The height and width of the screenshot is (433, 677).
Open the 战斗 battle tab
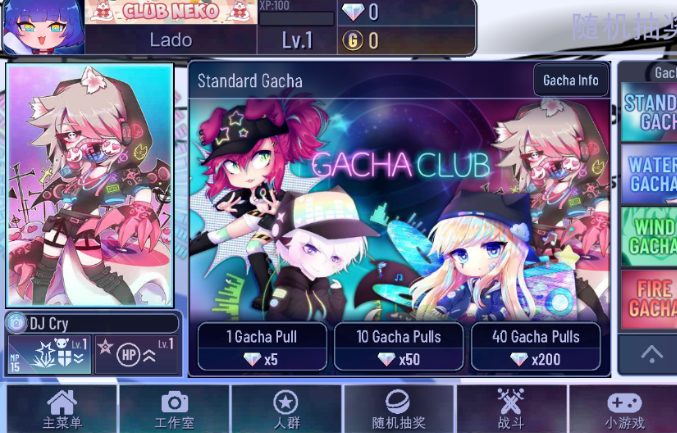click(x=511, y=410)
